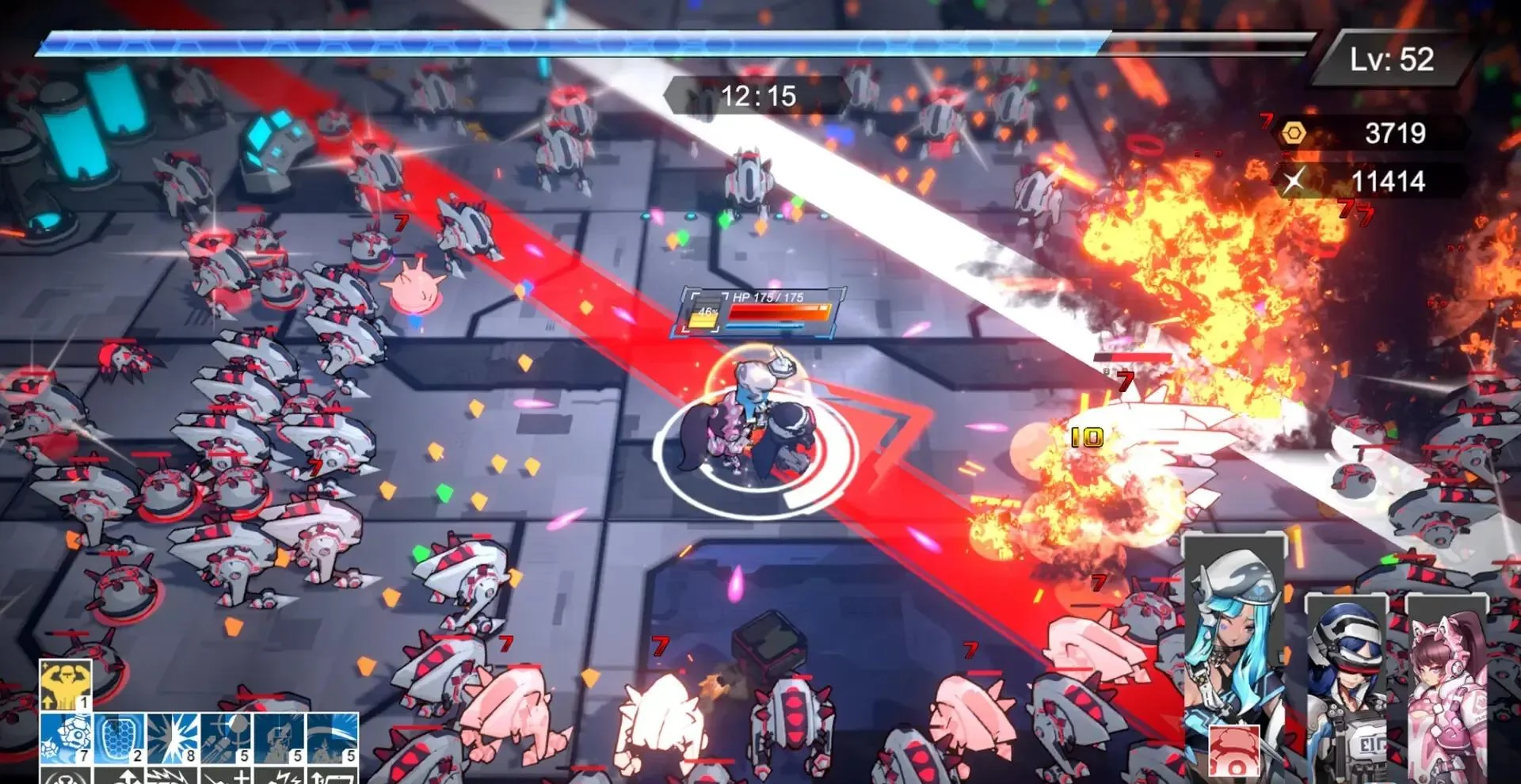
Task: Choose the targeted missiles skill icon
Action: (x=226, y=738)
